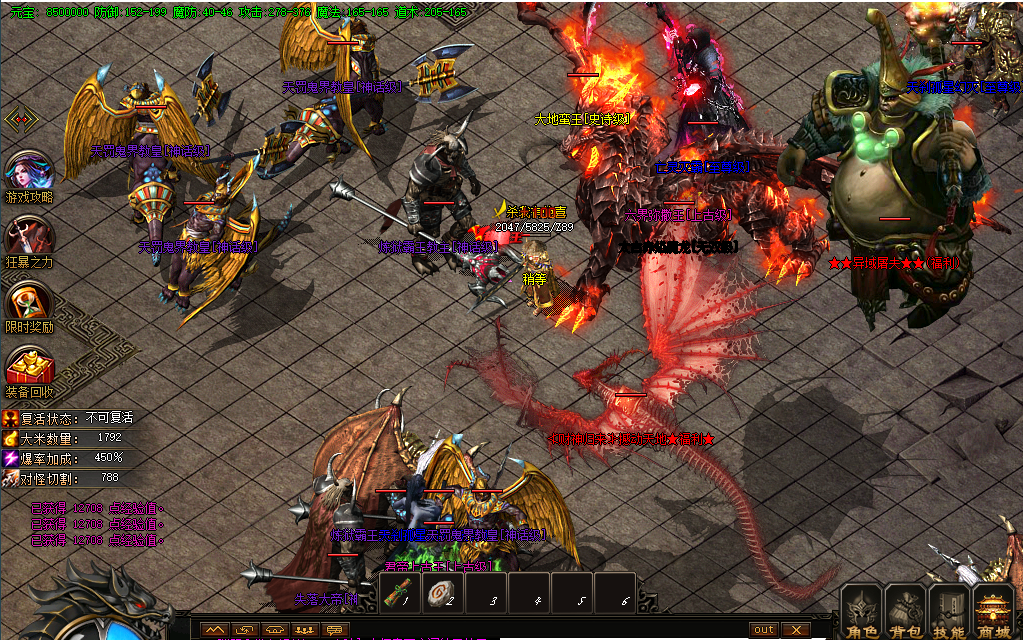Use the spiral stone in hotbar slot 2
Viewport: 1023px width, 640px height.
[x=440, y=593]
